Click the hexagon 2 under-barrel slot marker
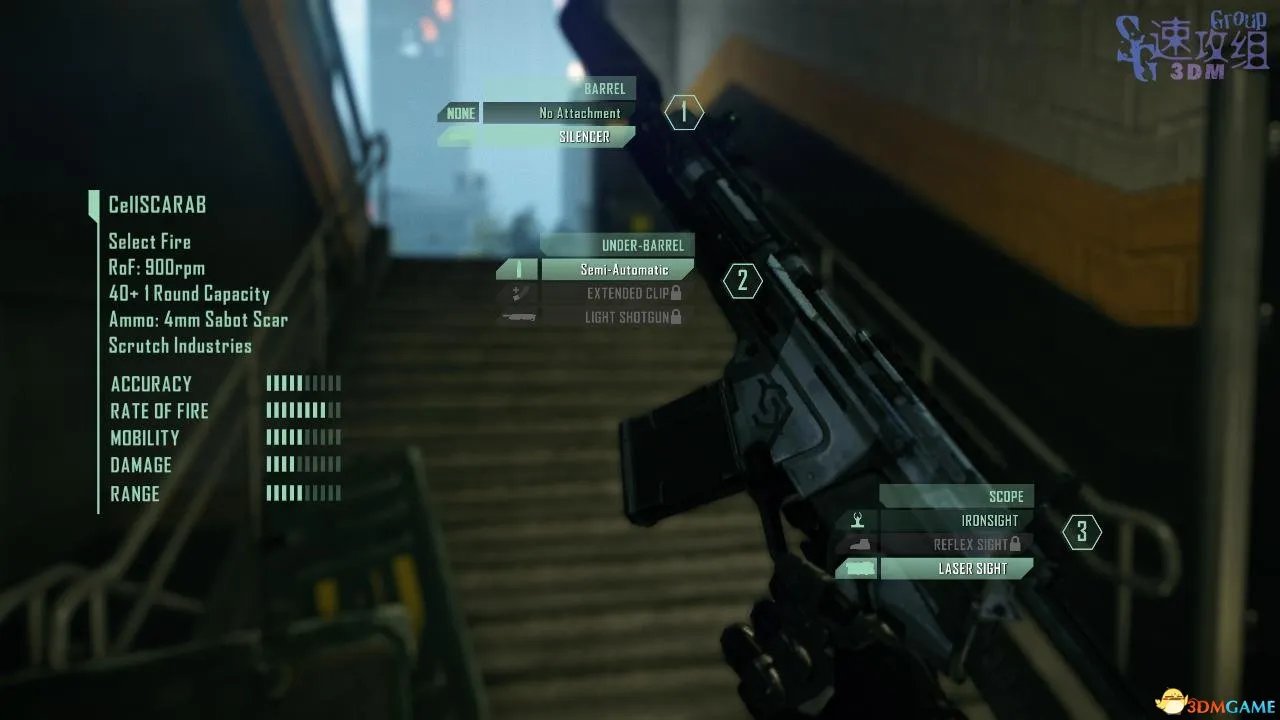Image resolution: width=1280 pixels, height=720 pixels. [742, 282]
